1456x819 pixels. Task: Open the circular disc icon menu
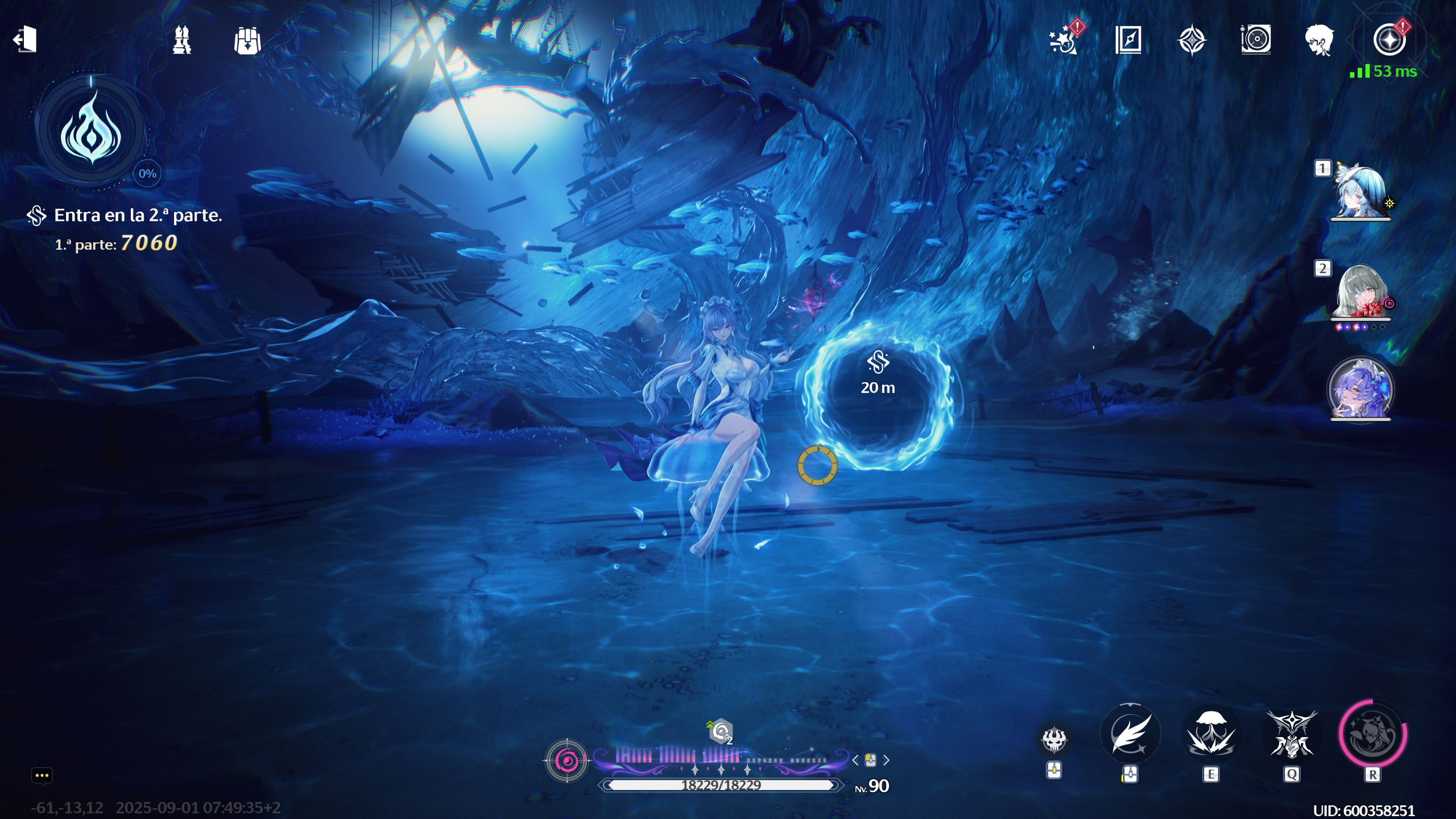click(x=1256, y=40)
